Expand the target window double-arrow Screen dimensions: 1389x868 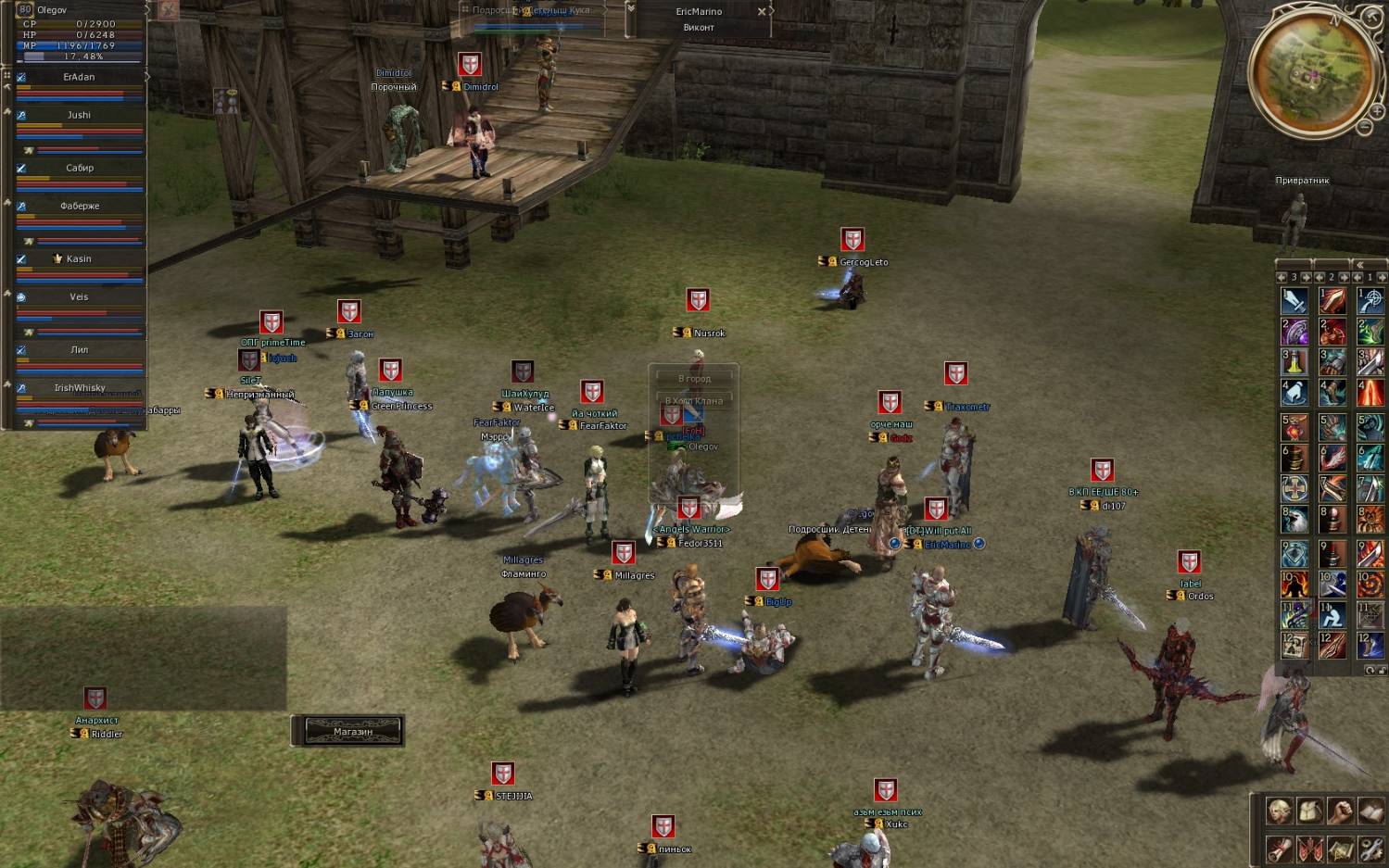(631, 8)
